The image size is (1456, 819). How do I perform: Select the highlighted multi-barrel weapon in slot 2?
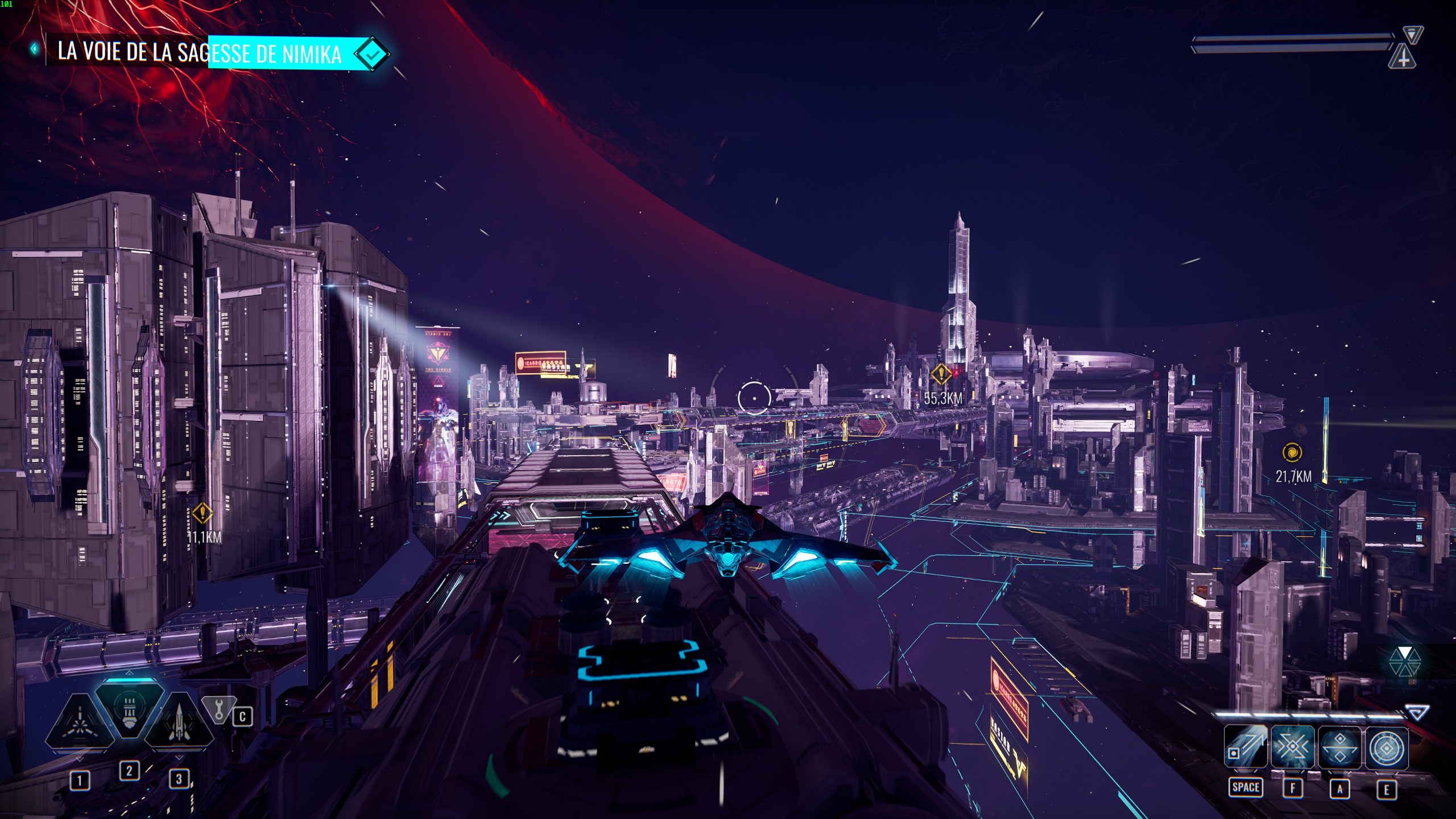pyautogui.click(x=129, y=711)
